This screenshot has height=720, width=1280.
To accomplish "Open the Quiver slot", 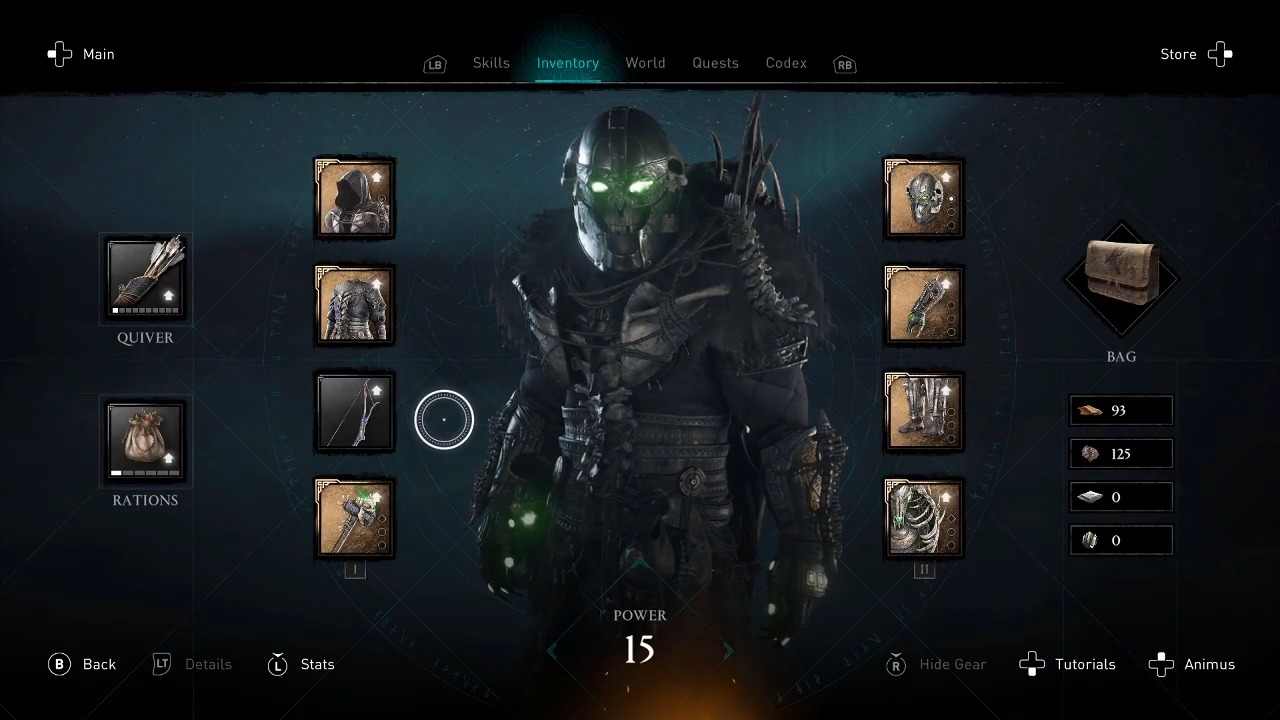I will point(146,279).
